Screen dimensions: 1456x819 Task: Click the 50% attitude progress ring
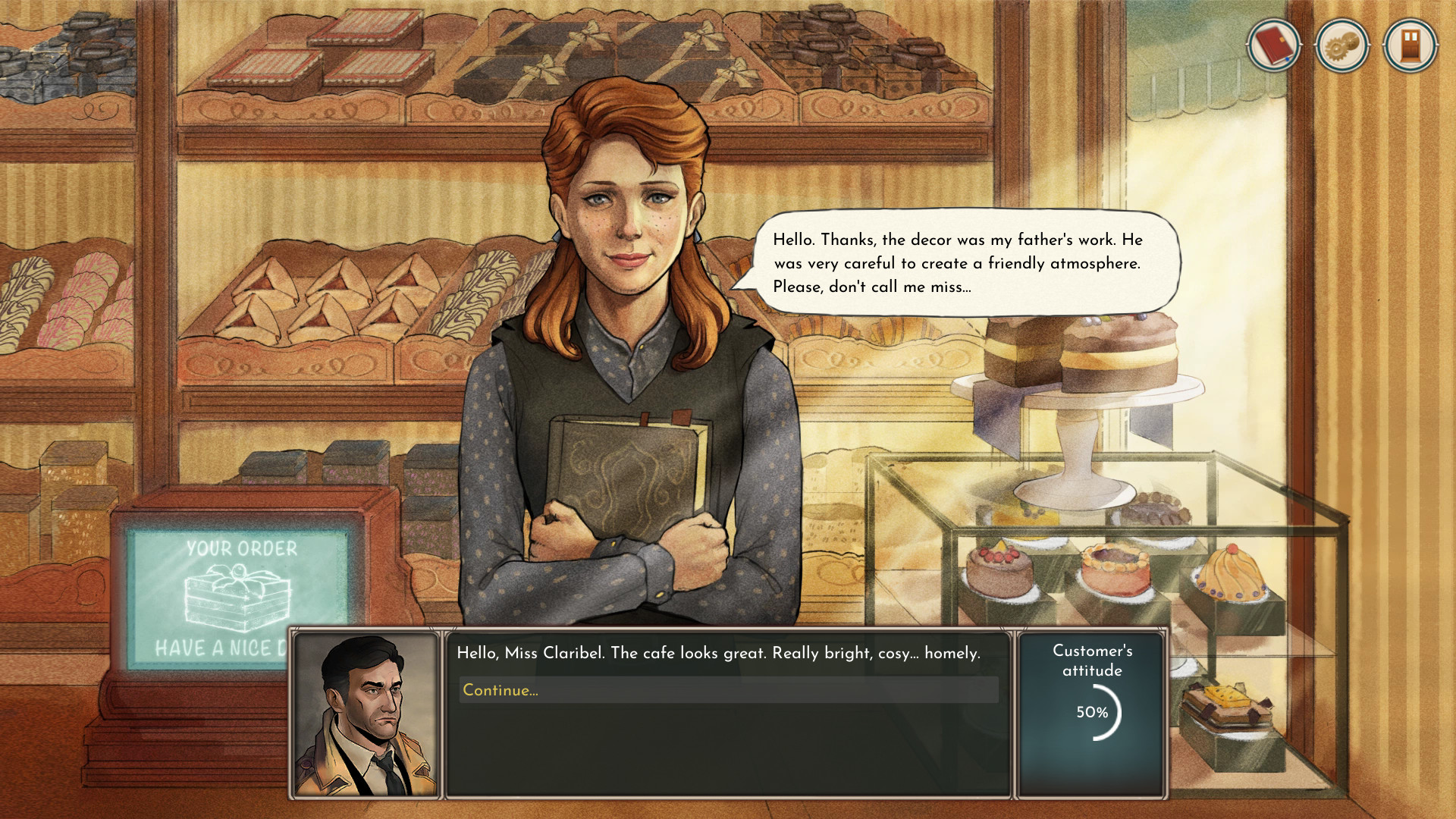1094,711
